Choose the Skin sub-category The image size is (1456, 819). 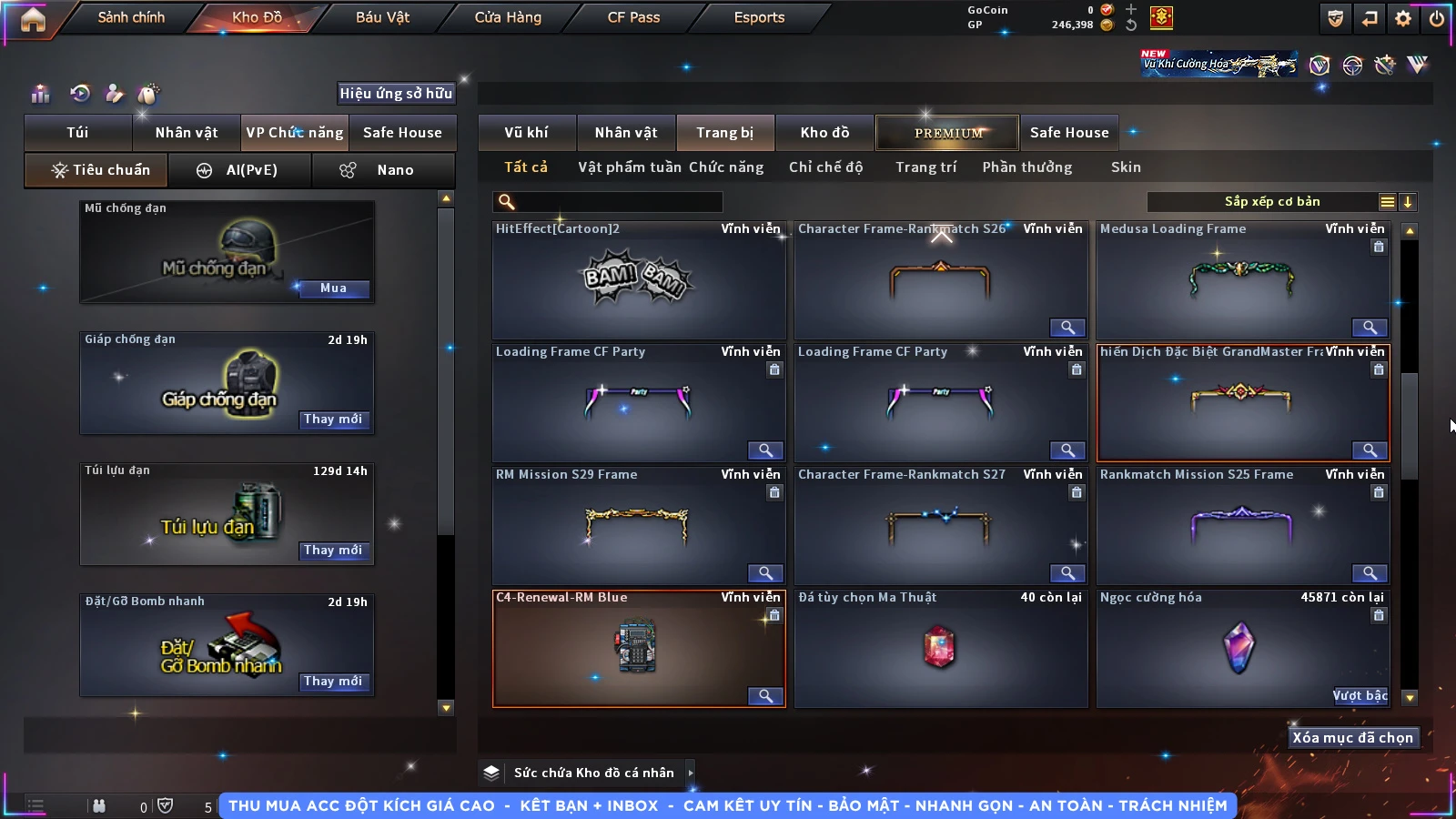click(1126, 167)
